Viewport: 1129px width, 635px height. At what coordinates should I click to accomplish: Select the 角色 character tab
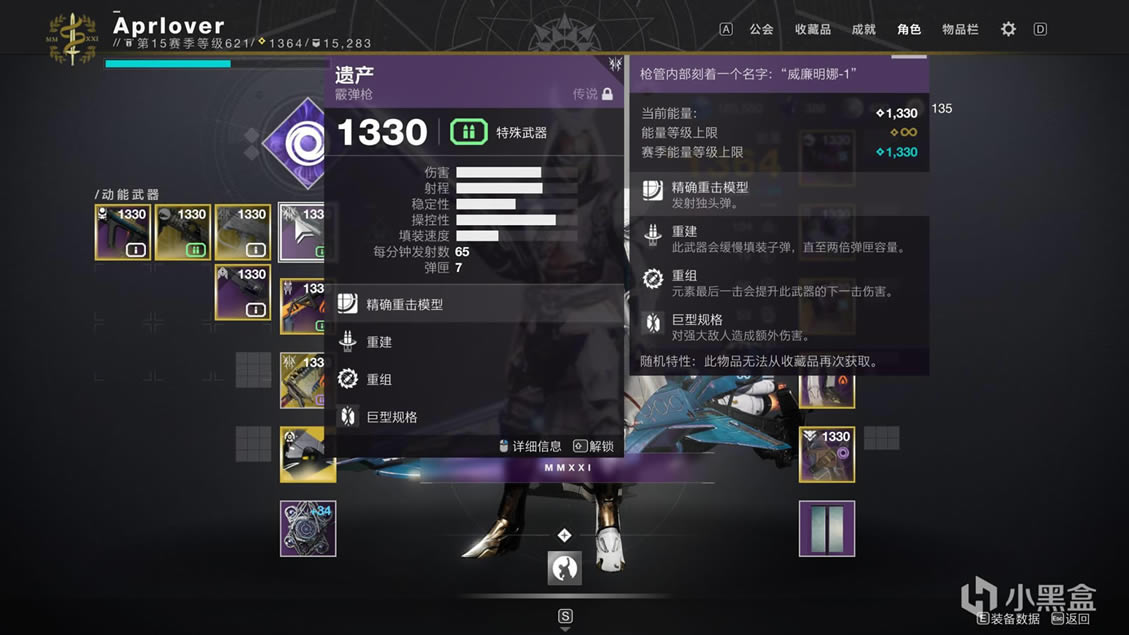click(909, 29)
